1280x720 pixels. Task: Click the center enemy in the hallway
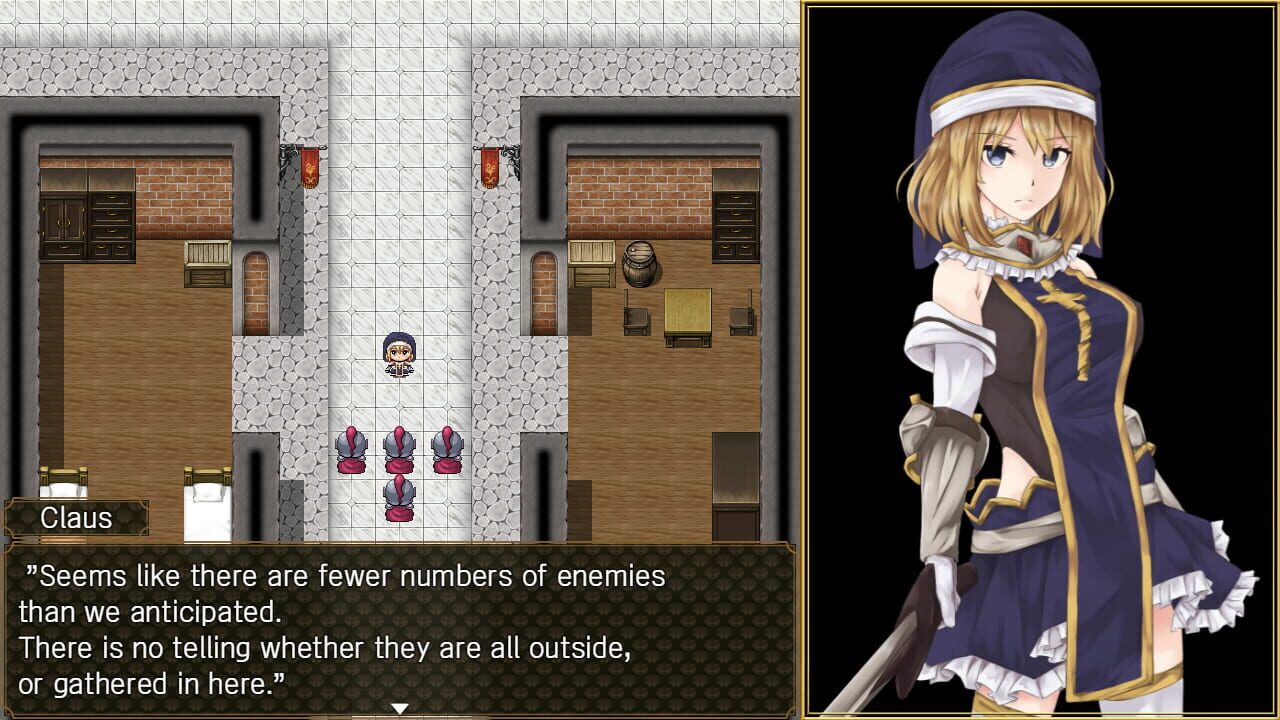tap(398, 452)
